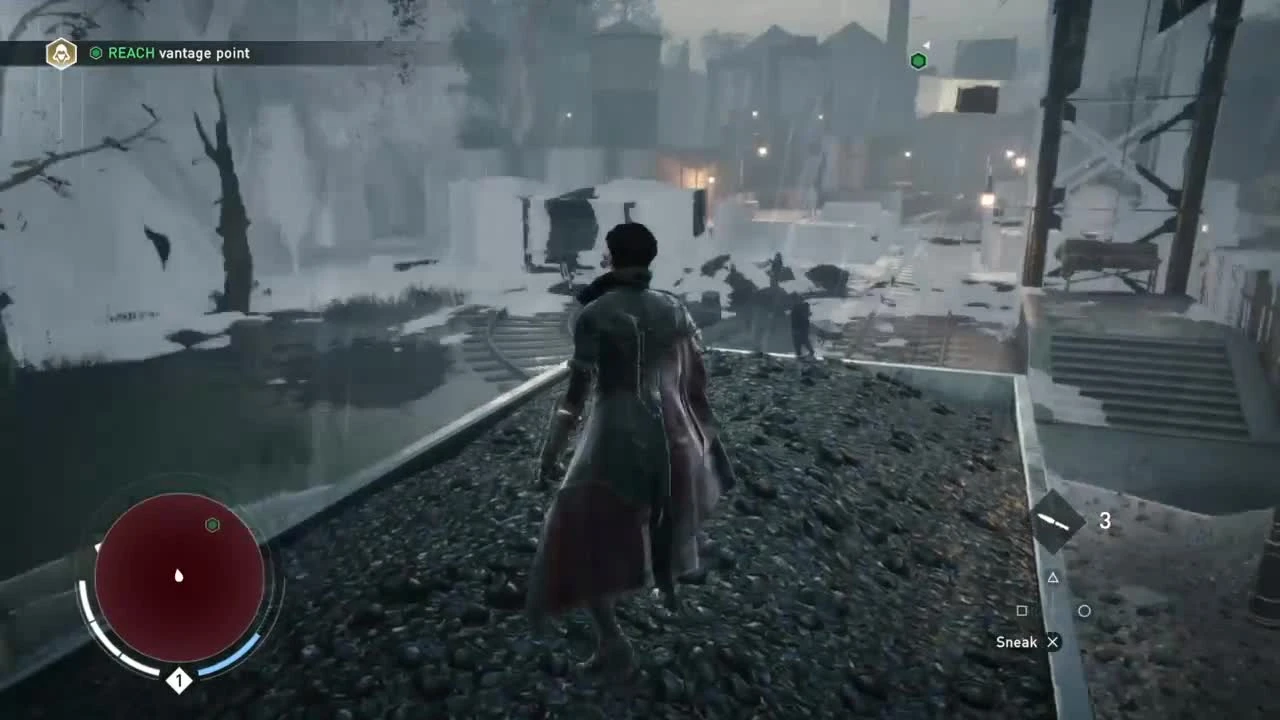Screen dimensions: 1280x720
Task: Expand the level 1 diamond badge below the minimap
Action: point(180,680)
